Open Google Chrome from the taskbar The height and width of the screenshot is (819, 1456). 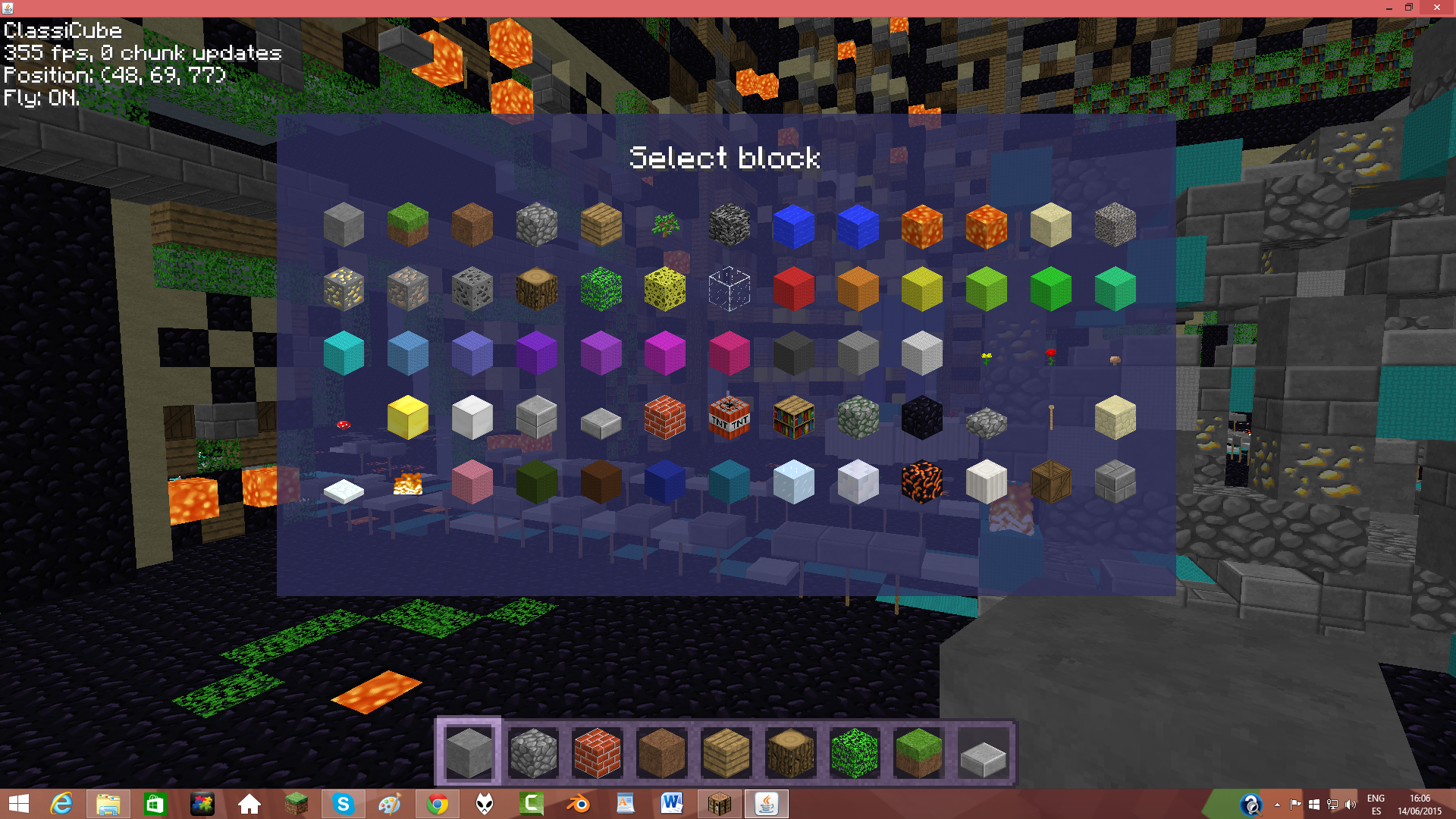[438, 803]
